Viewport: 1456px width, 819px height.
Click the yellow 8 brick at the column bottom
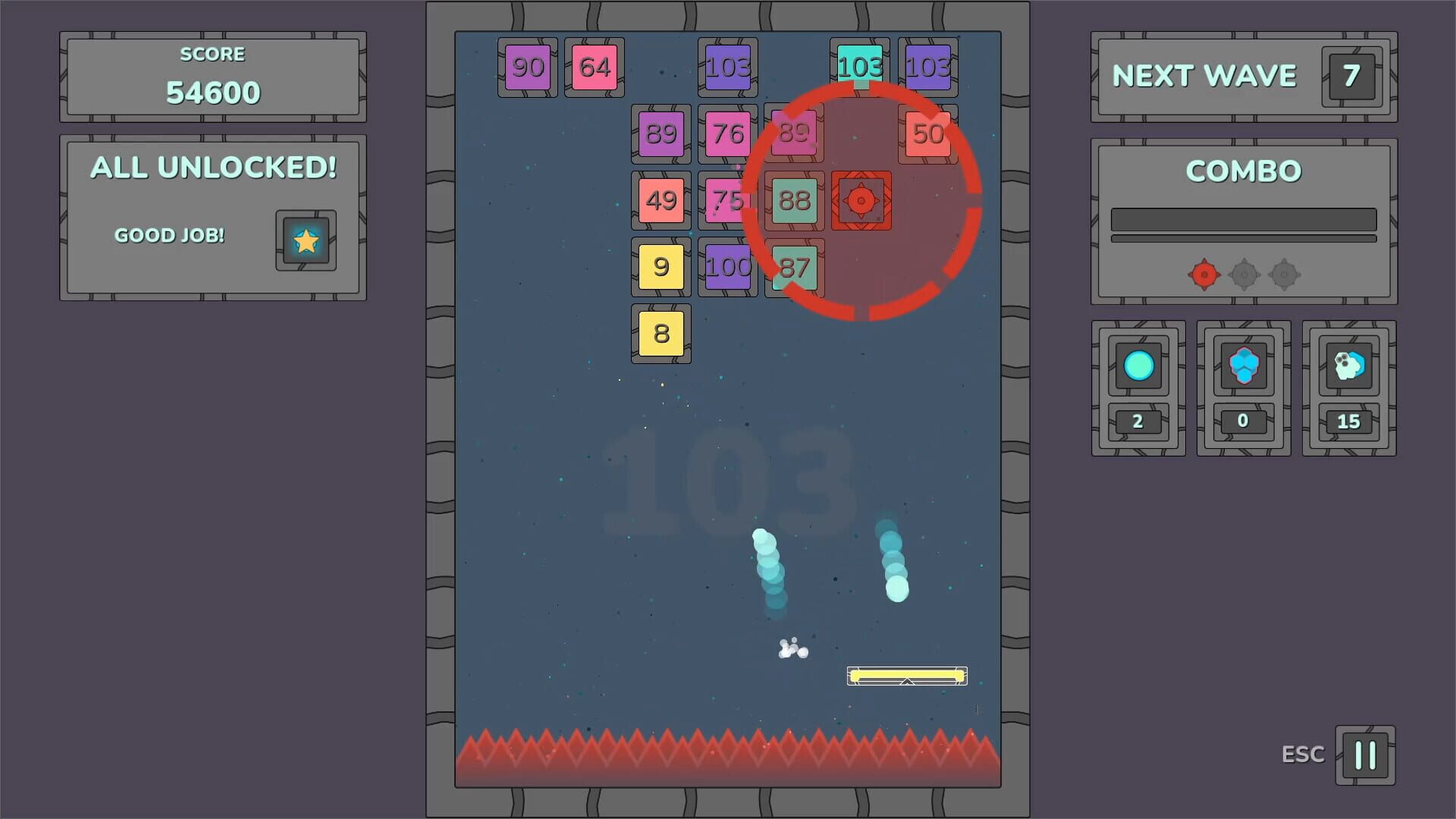click(x=661, y=333)
